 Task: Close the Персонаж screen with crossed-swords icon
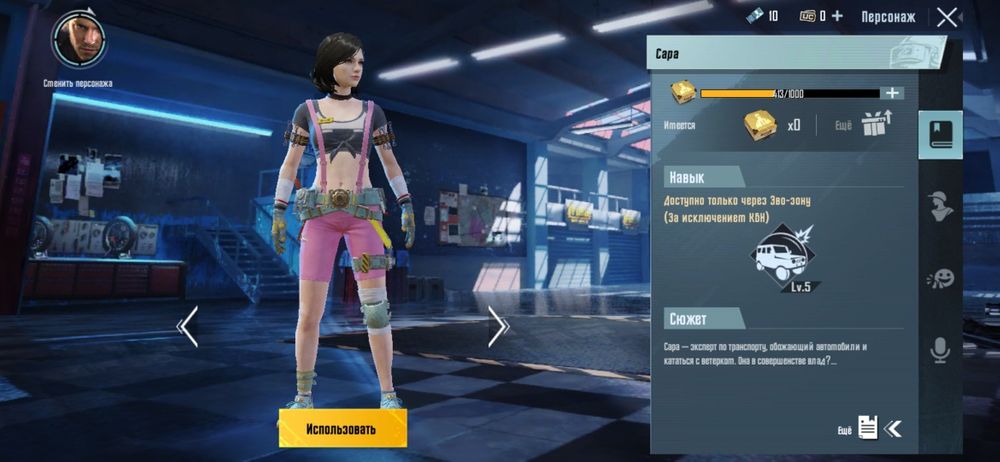pos(946,17)
